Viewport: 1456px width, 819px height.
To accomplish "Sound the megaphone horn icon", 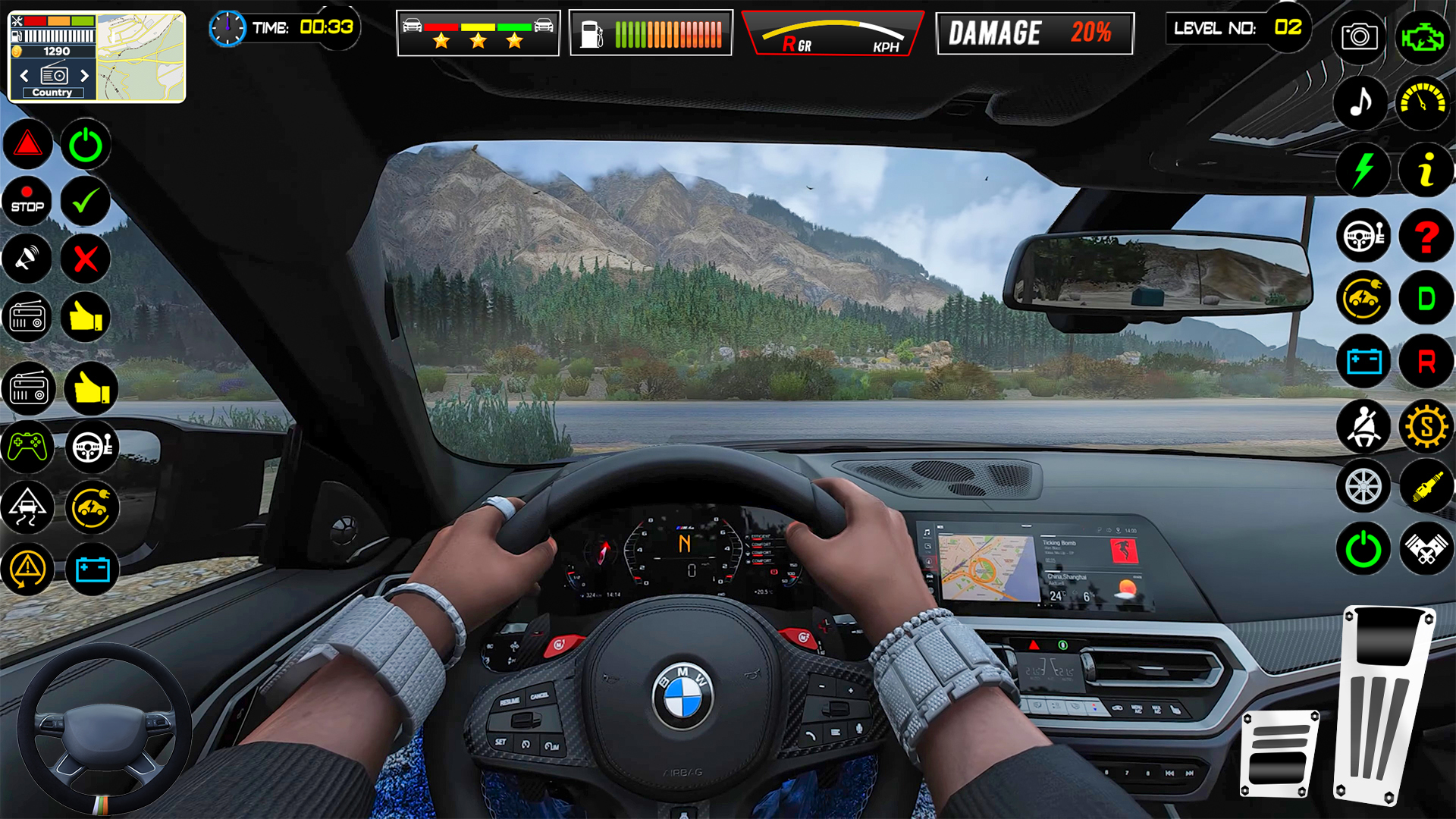I will pos(27,259).
